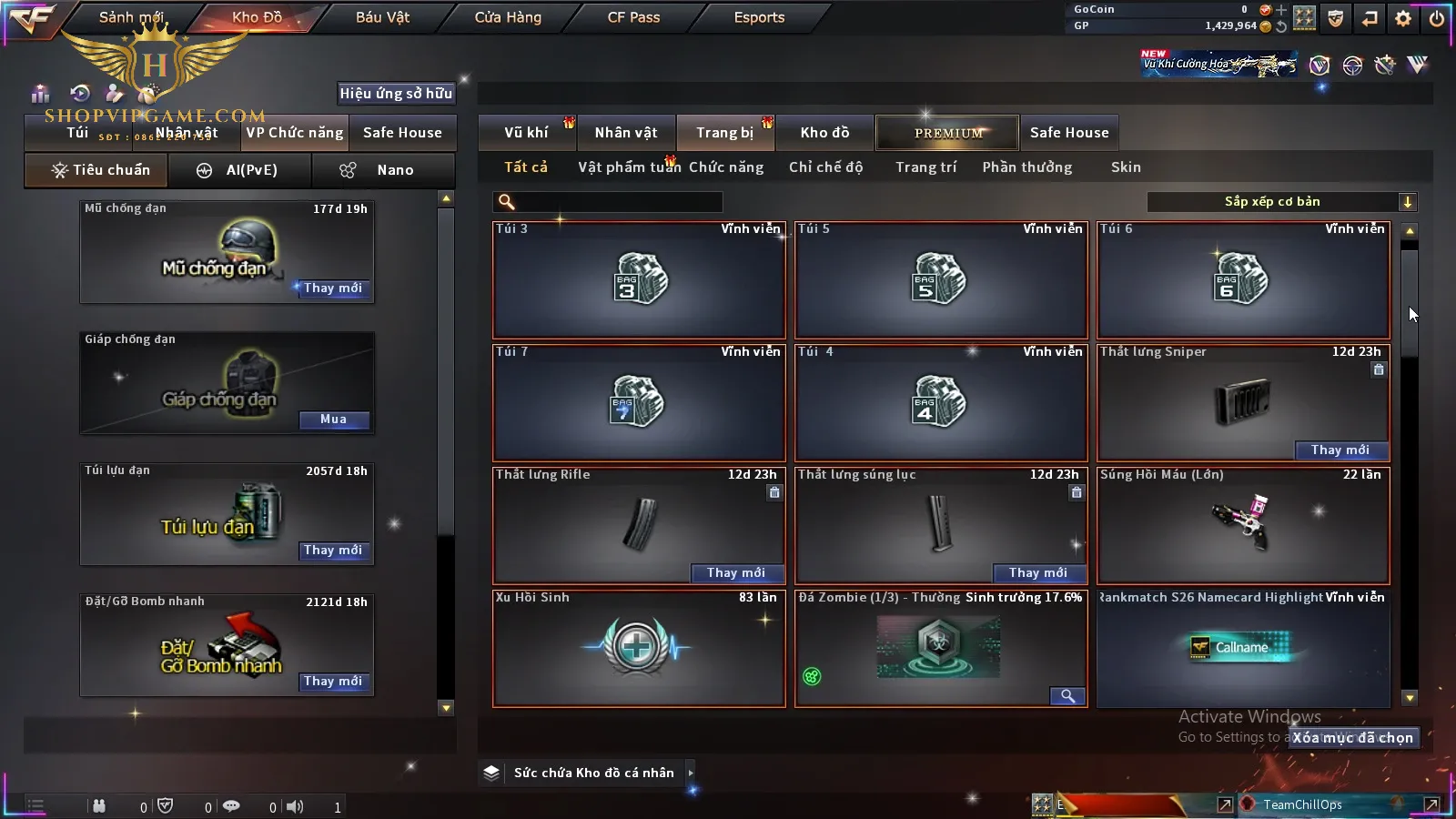
Task: Show the Tất cả filter
Action: (x=526, y=167)
